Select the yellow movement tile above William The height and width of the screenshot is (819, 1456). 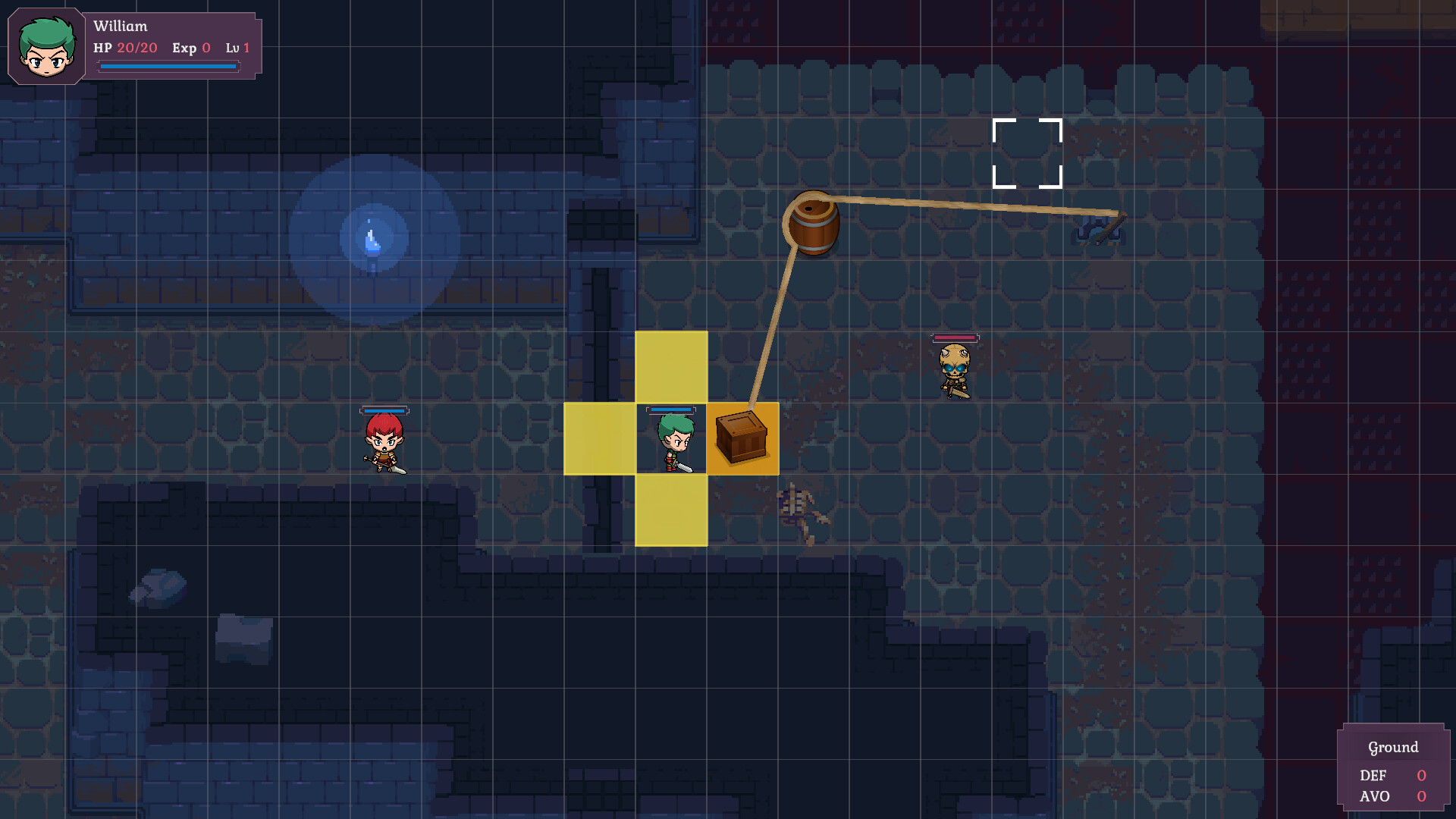(672, 368)
